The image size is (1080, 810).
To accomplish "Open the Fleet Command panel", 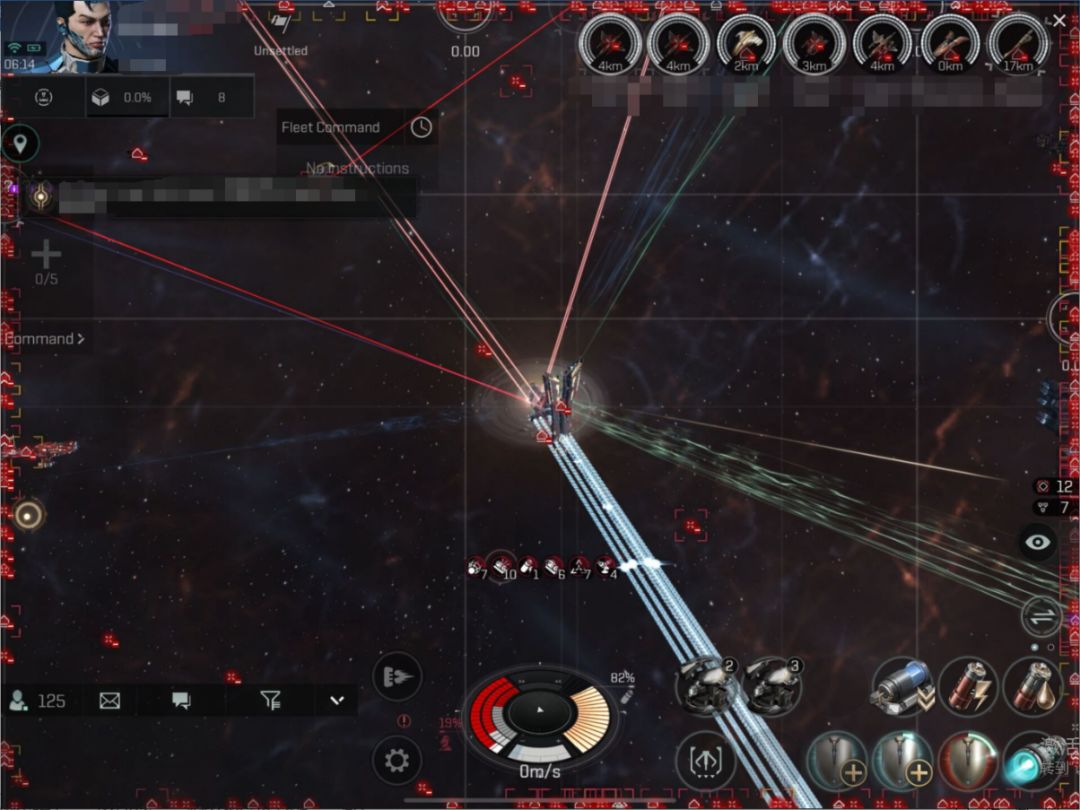I will click(331, 127).
